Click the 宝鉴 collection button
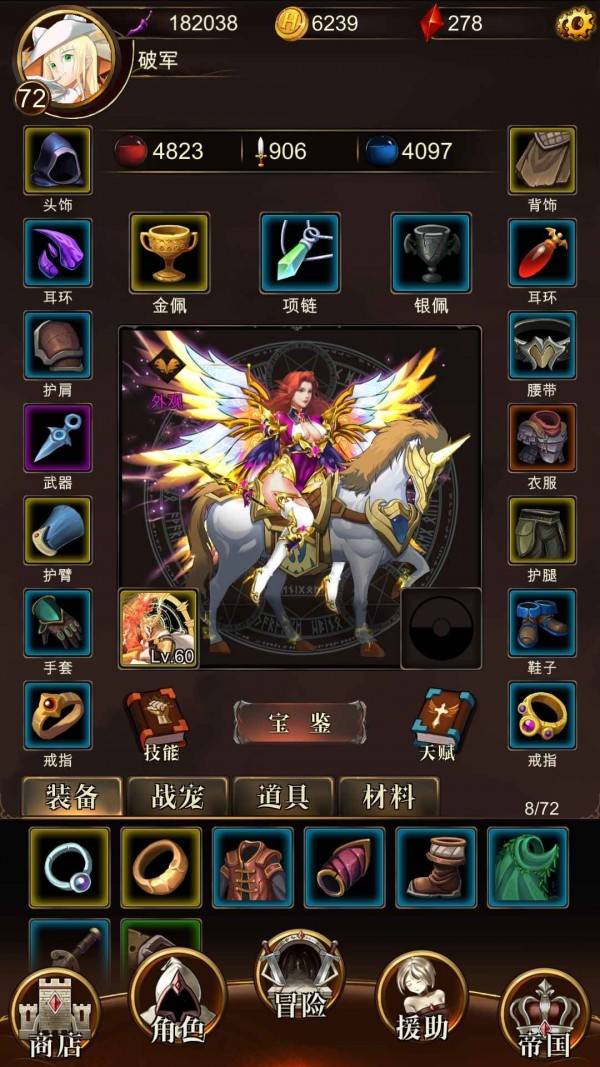This screenshot has width=600, height=1067. click(299, 722)
